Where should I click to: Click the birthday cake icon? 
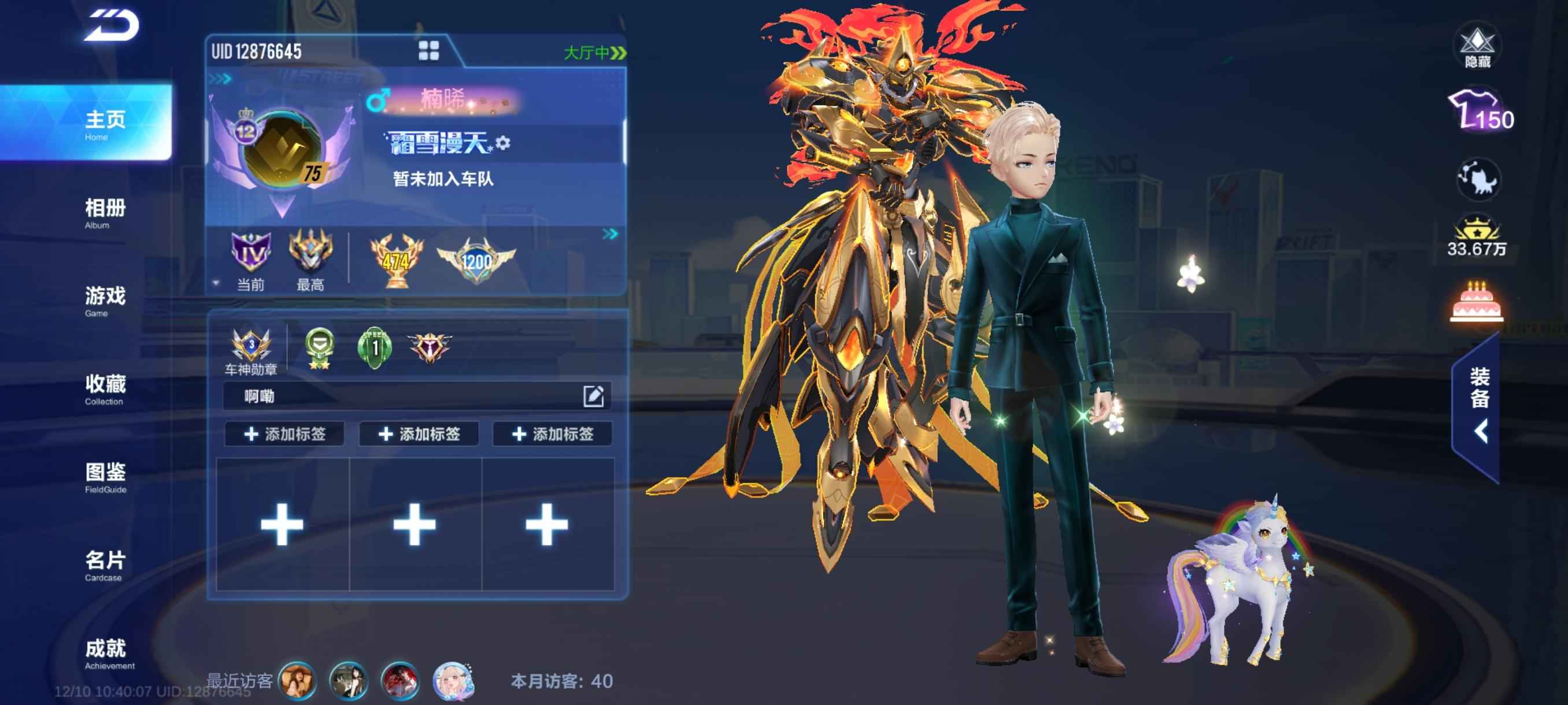point(1477,302)
